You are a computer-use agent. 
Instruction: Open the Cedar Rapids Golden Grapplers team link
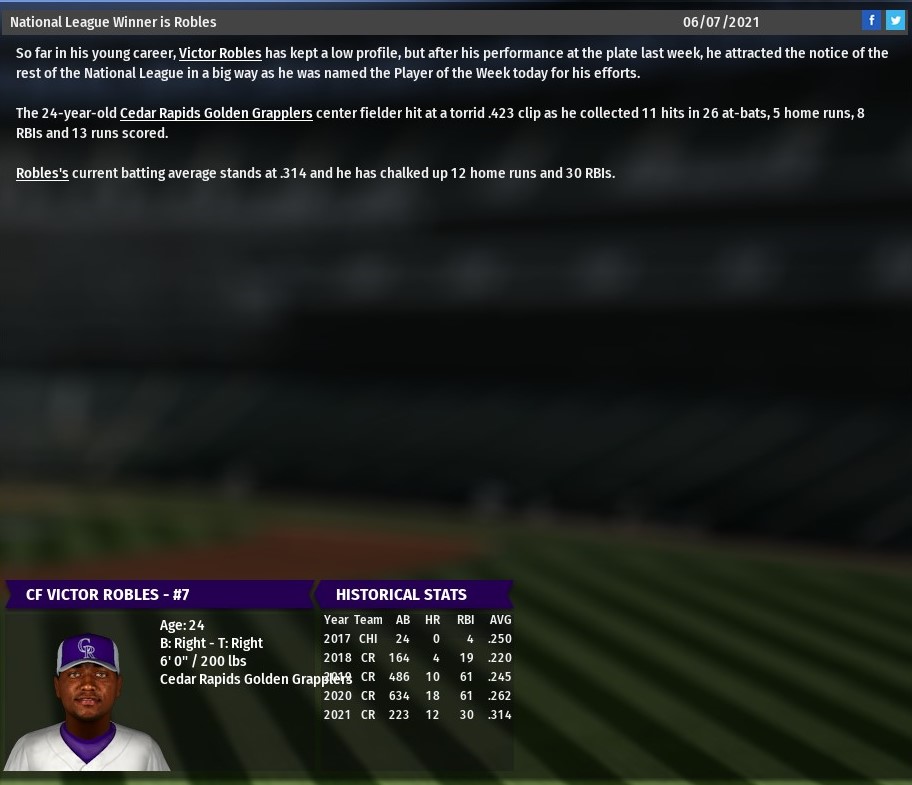pyautogui.click(x=216, y=113)
